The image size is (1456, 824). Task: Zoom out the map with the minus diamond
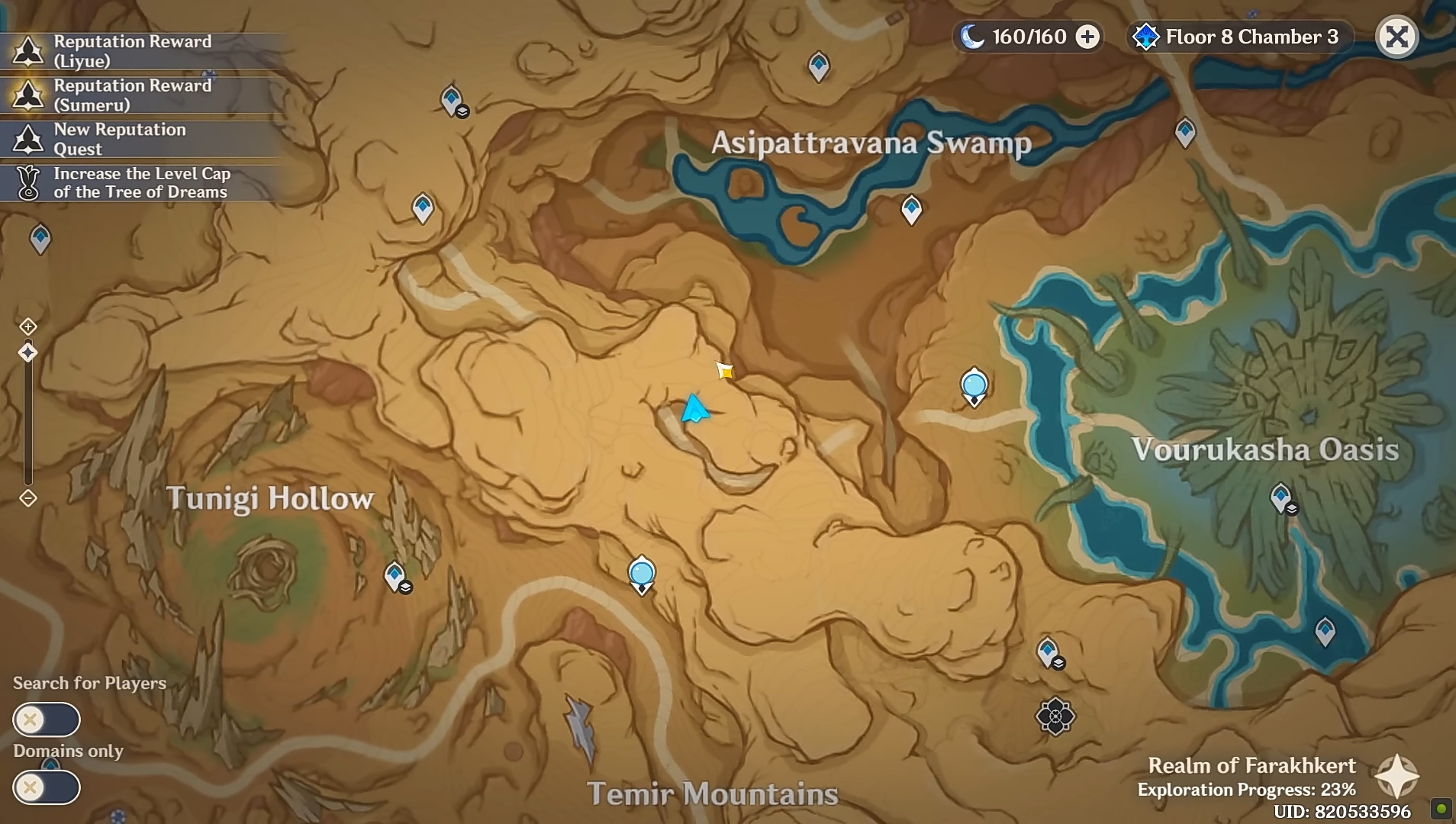(28, 498)
